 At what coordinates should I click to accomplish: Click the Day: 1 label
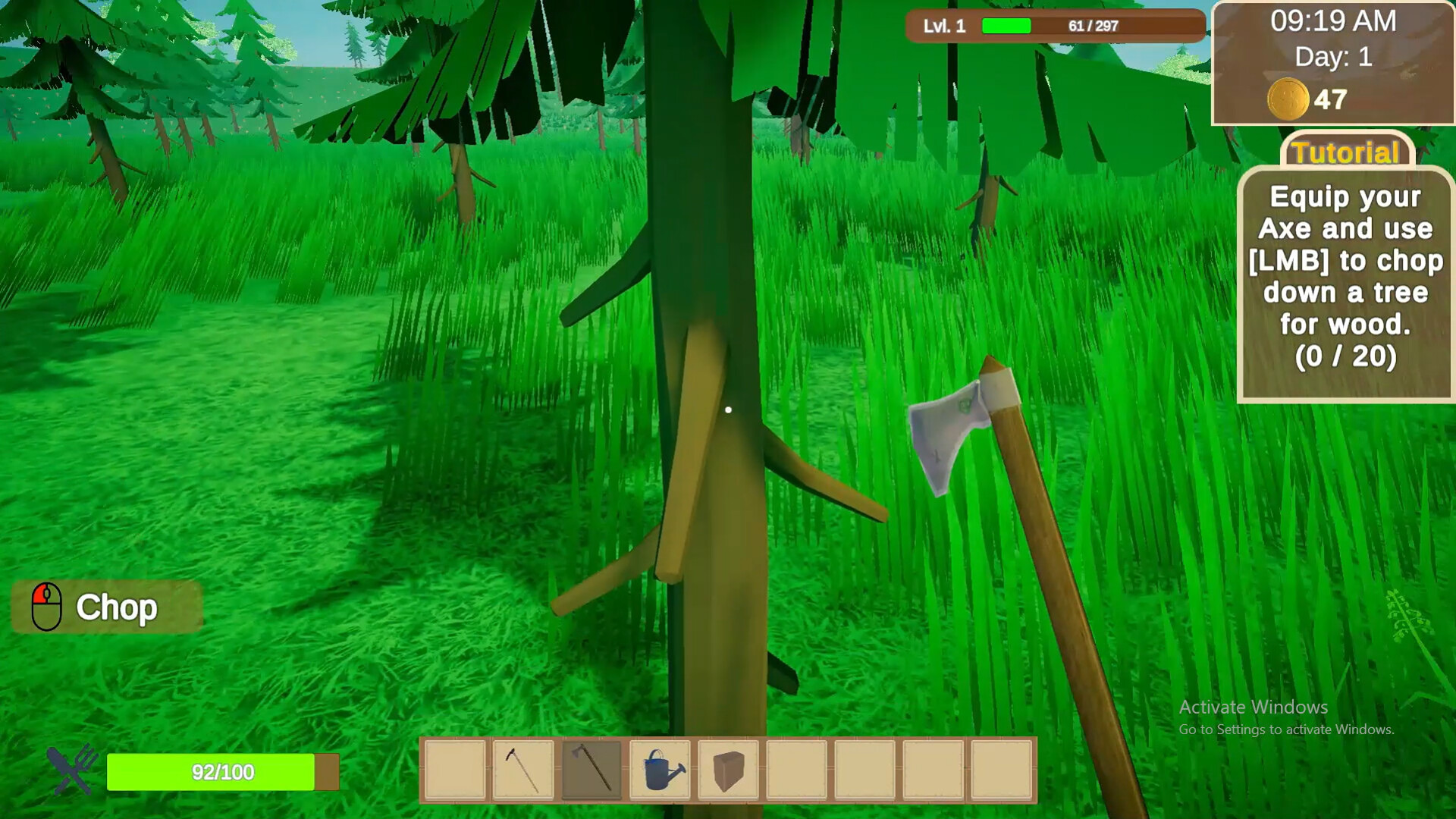(1335, 56)
